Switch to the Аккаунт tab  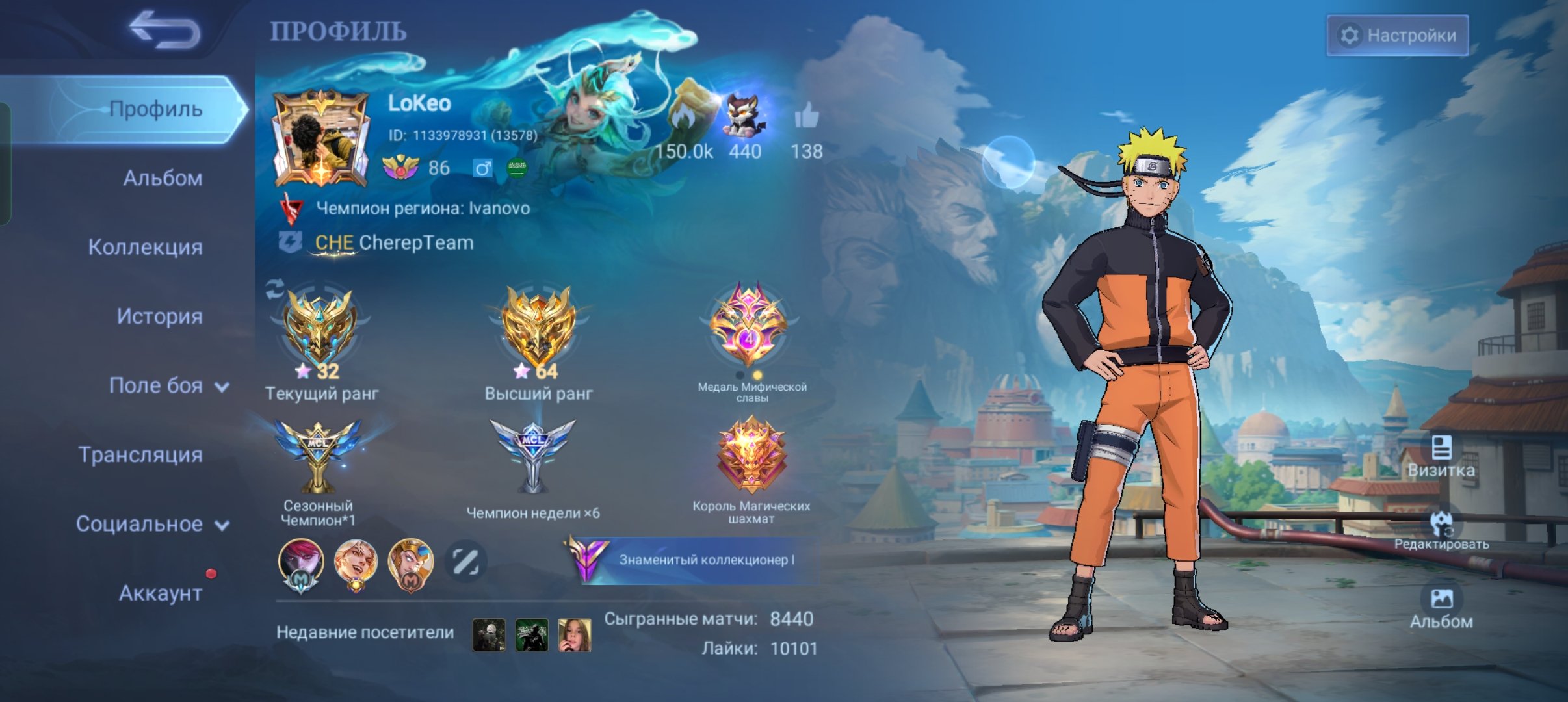tap(160, 593)
